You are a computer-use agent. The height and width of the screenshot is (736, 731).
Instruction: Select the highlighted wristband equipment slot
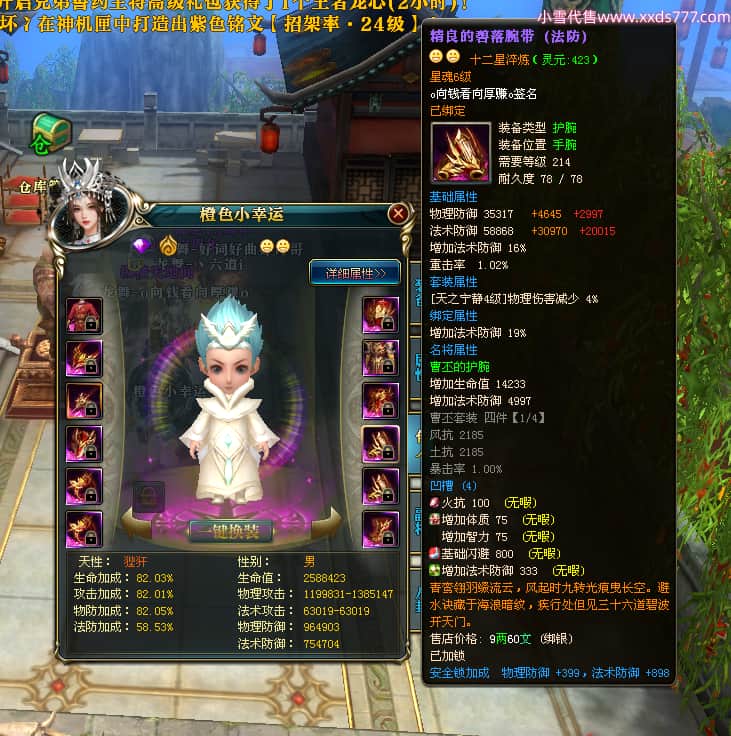pyautogui.click(x=380, y=443)
